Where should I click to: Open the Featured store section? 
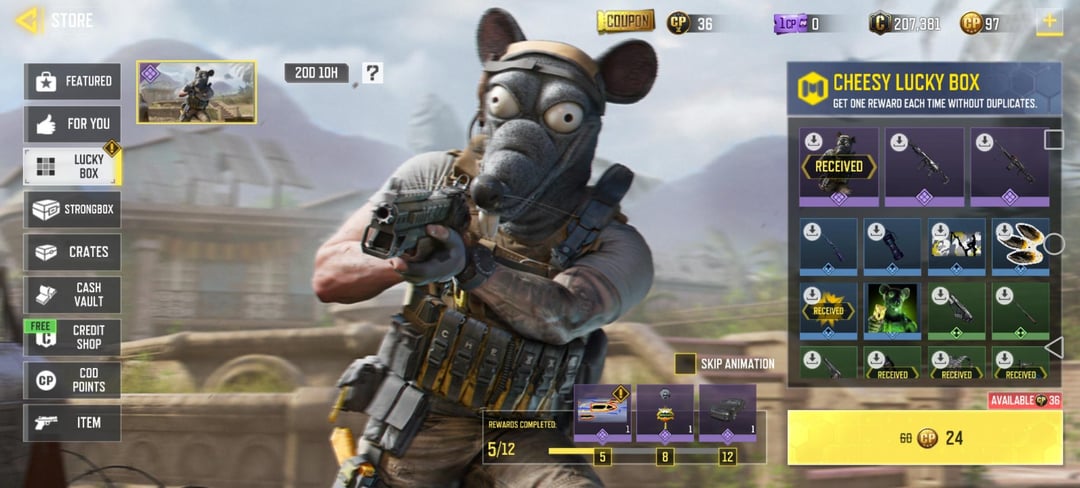(x=72, y=81)
